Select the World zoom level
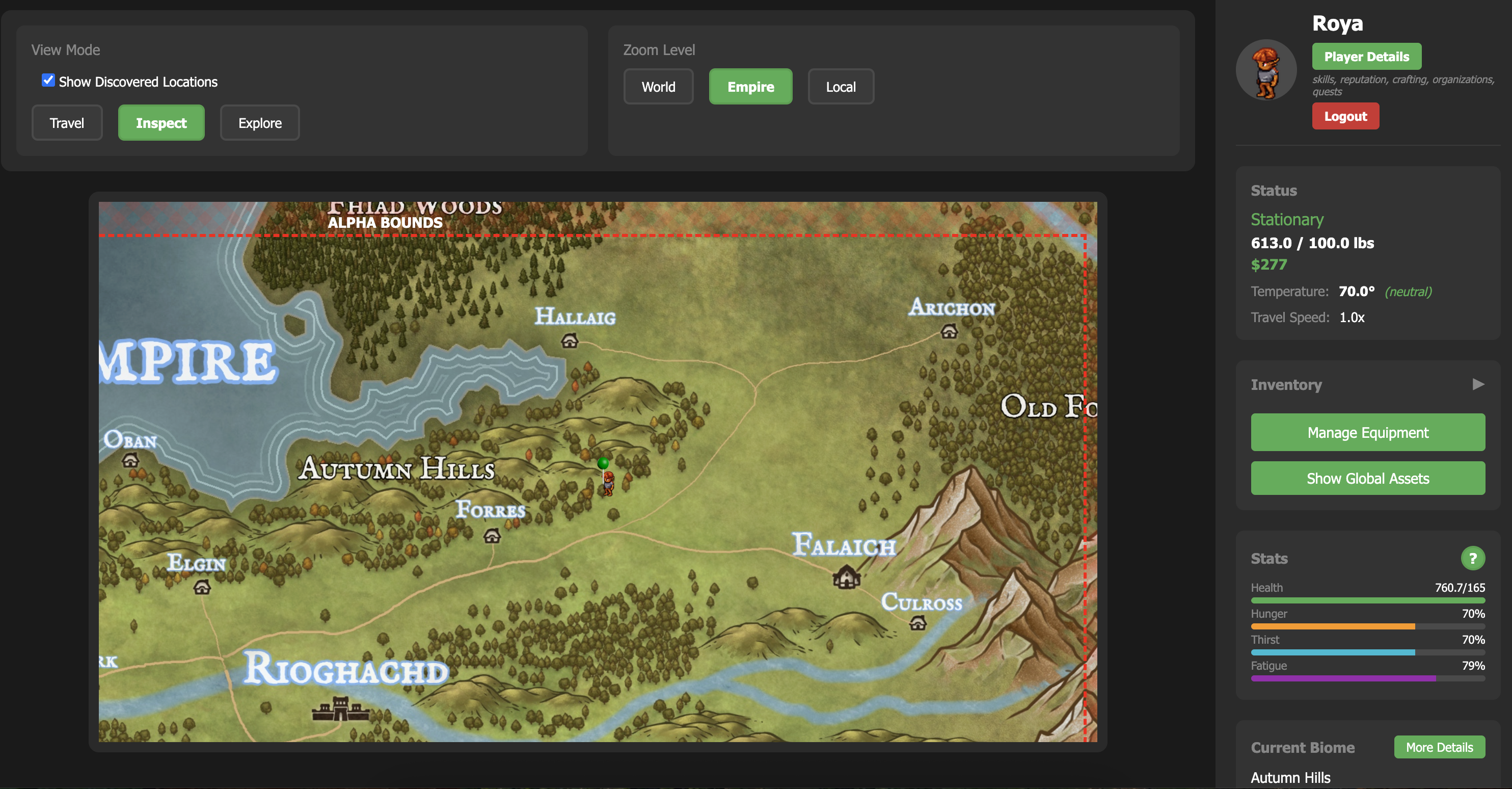1512x789 pixels. (x=659, y=86)
